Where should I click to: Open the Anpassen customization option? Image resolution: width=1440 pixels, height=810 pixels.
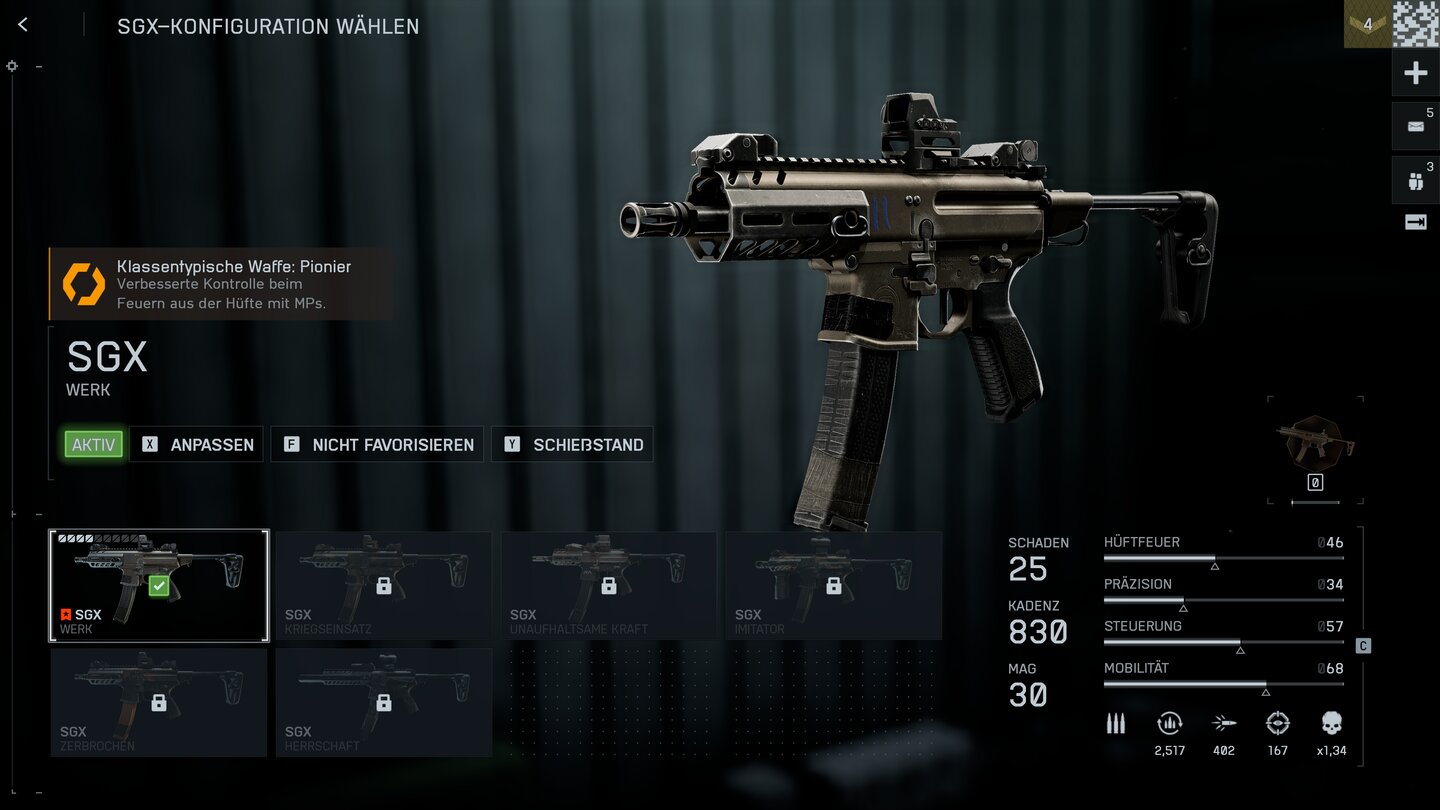[197, 445]
